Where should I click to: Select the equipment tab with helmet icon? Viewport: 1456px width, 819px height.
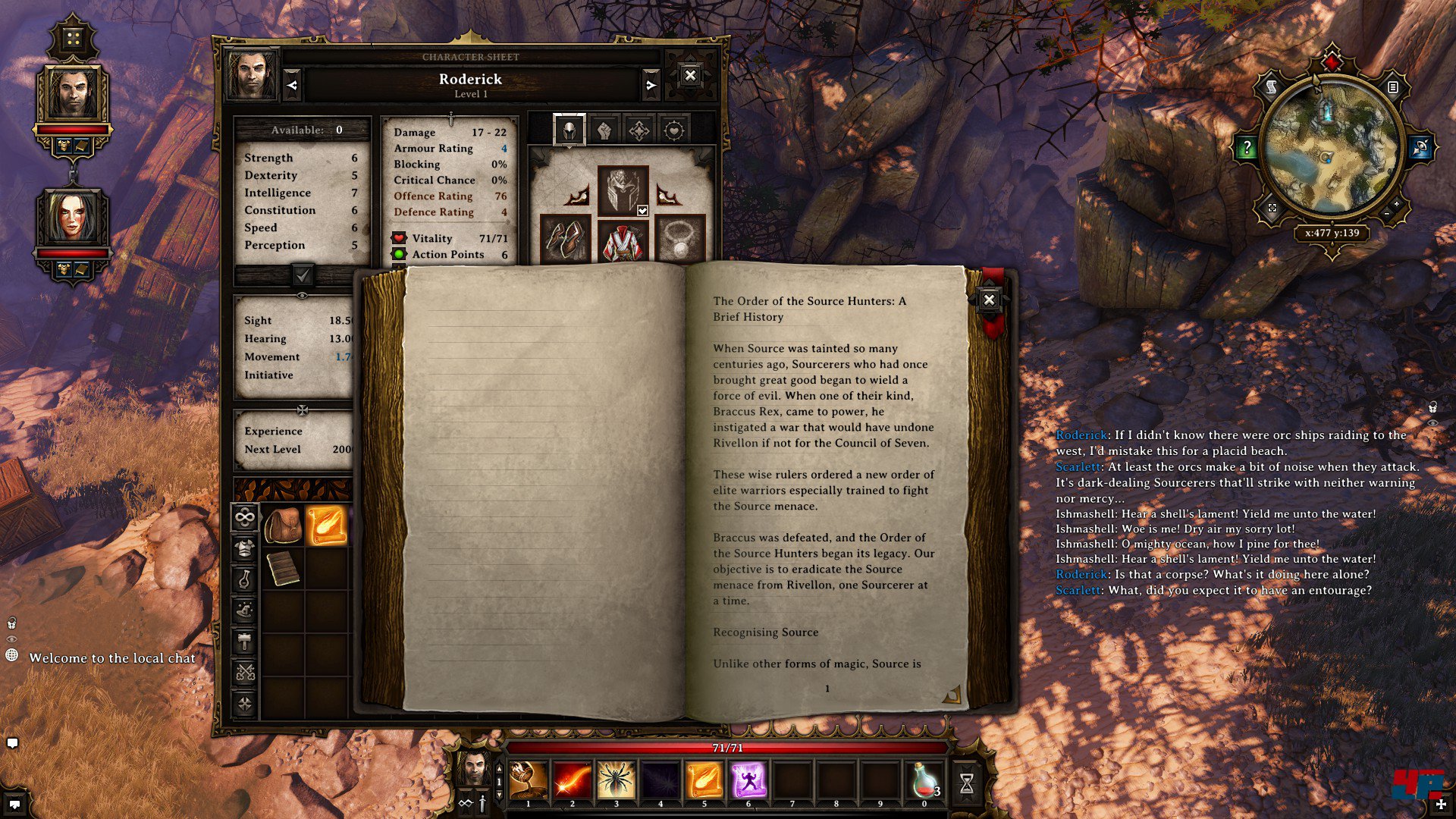coord(569,130)
